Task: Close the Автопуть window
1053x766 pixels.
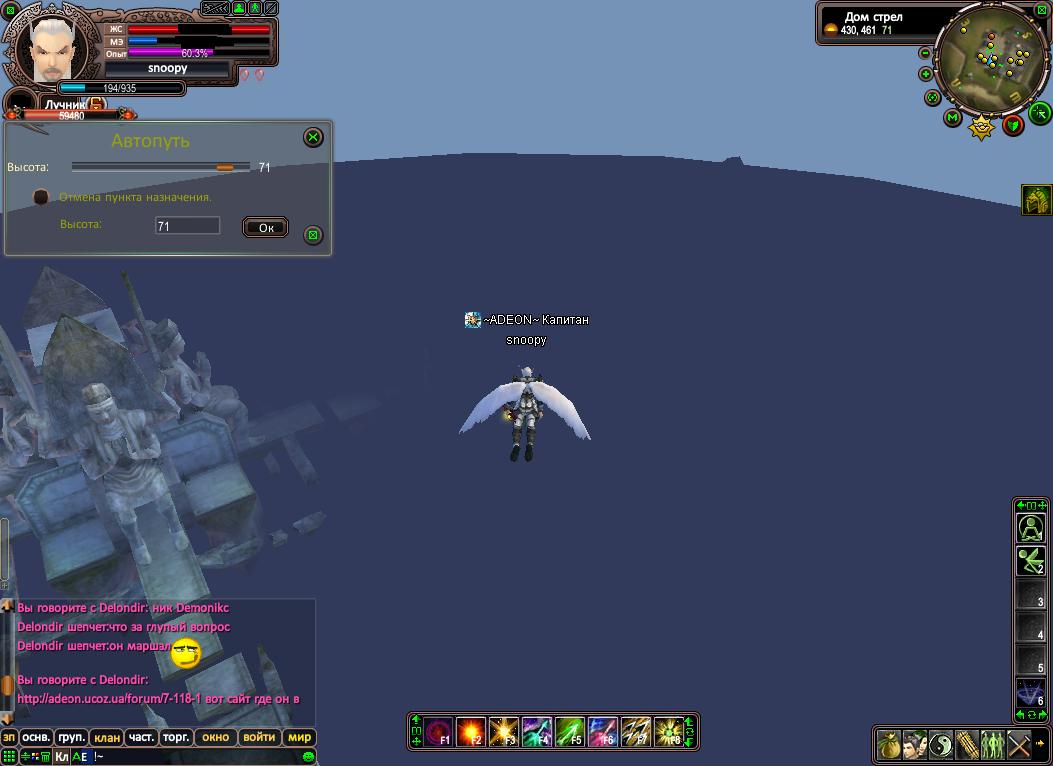Action: pyautogui.click(x=313, y=137)
